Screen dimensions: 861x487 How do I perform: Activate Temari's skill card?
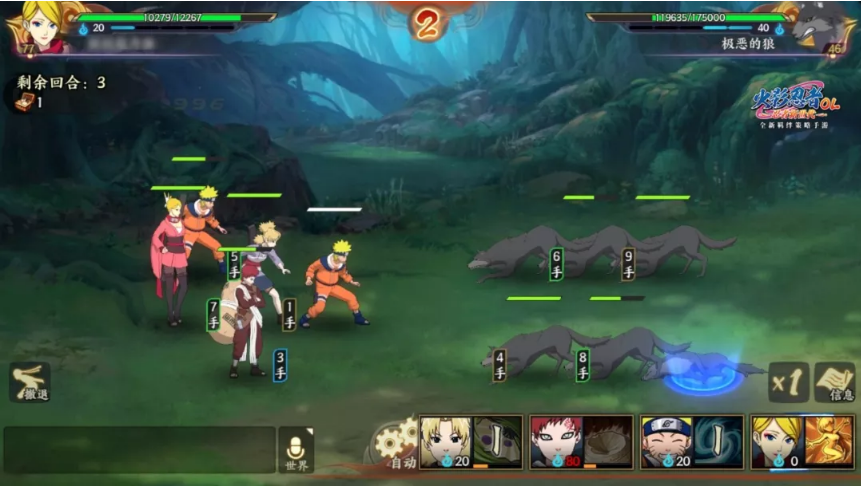click(471, 441)
